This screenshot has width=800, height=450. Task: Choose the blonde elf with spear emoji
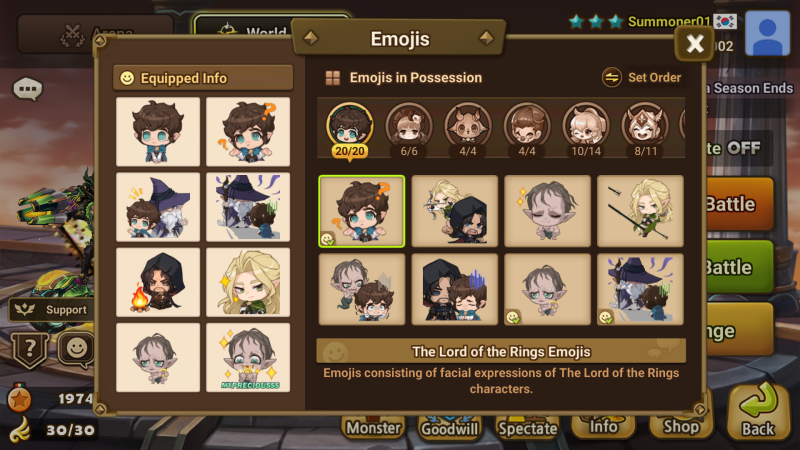[640, 210]
